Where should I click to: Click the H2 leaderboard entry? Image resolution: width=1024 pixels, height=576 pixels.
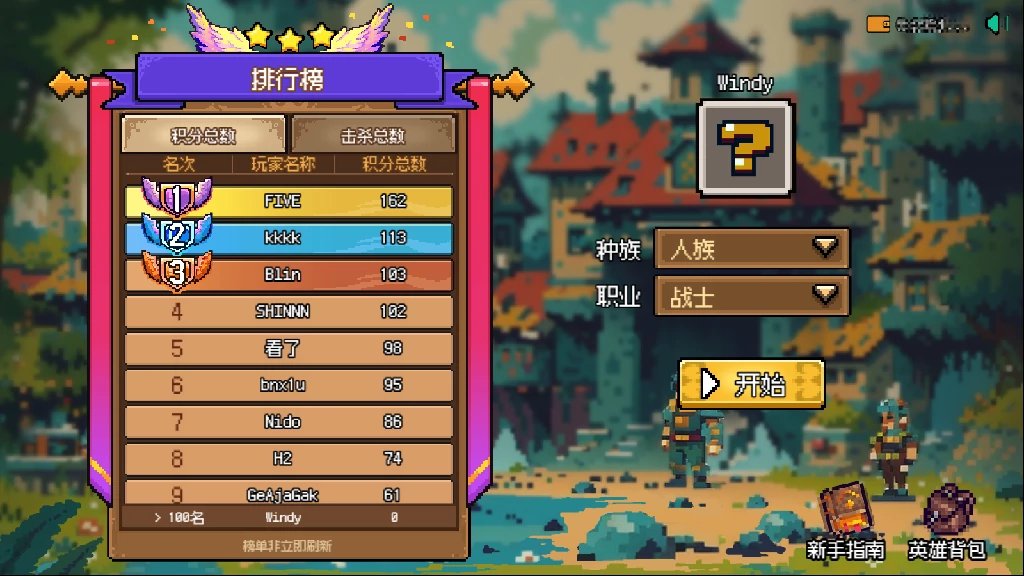click(x=288, y=458)
